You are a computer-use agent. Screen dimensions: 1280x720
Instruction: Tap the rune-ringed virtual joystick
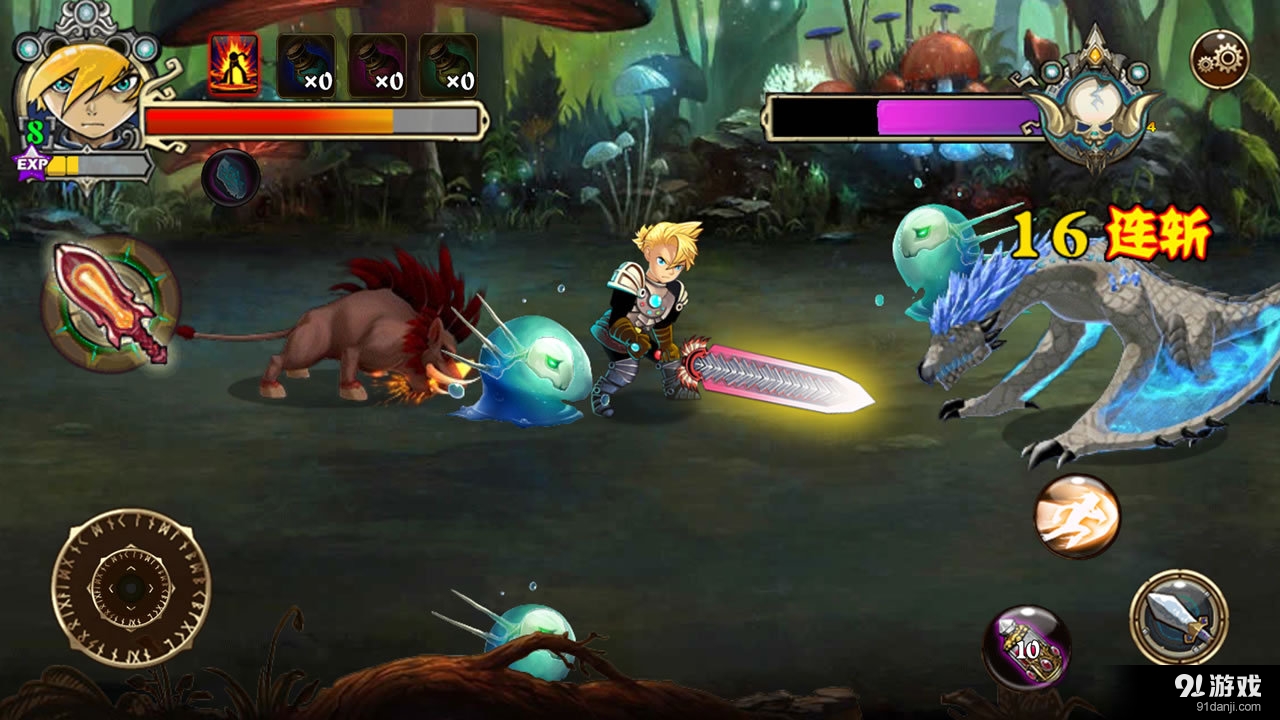click(x=131, y=588)
